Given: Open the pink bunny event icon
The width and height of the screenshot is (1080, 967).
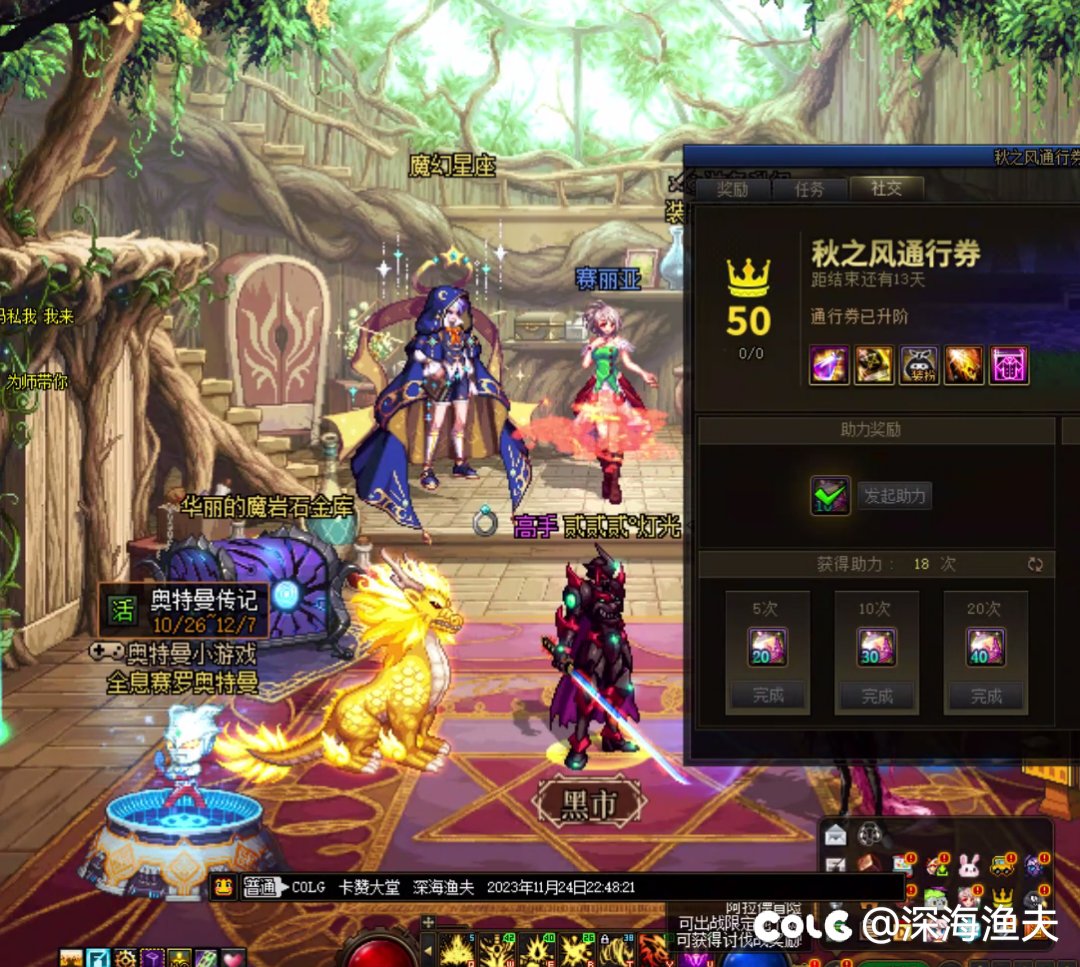Looking at the screenshot, I should pos(968,865).
